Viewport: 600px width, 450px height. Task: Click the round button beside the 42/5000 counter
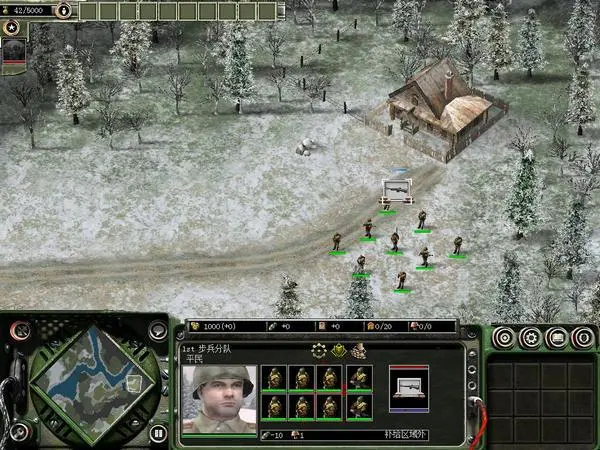coord(63,11)
